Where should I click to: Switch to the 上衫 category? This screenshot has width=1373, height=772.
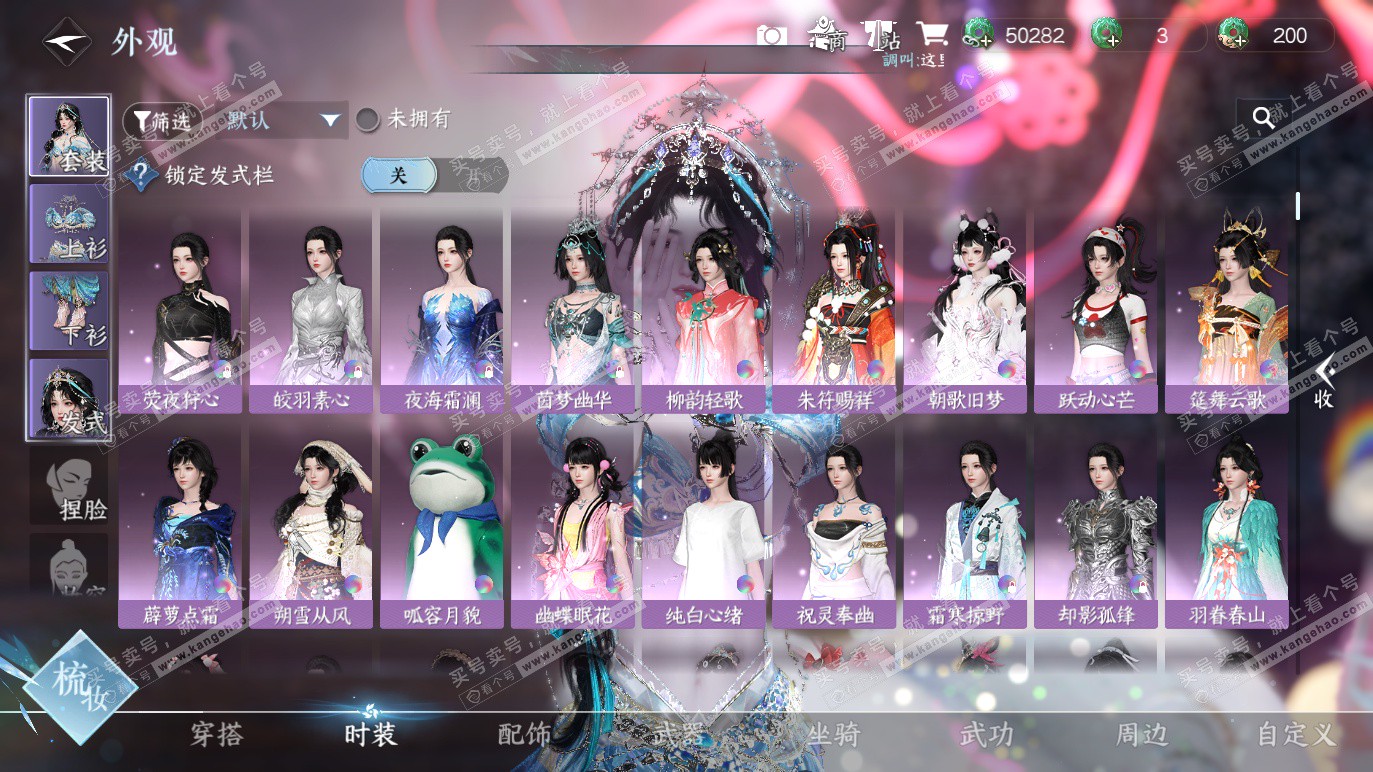point(69,224)
